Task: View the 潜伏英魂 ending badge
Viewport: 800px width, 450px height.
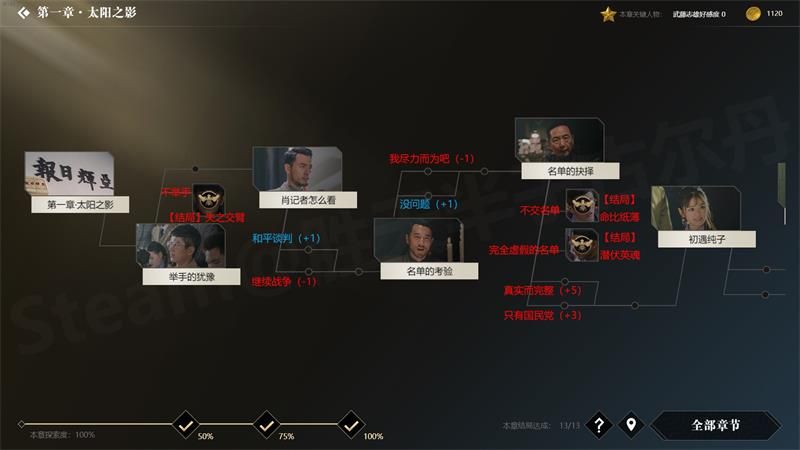Action: coord(581,243)
